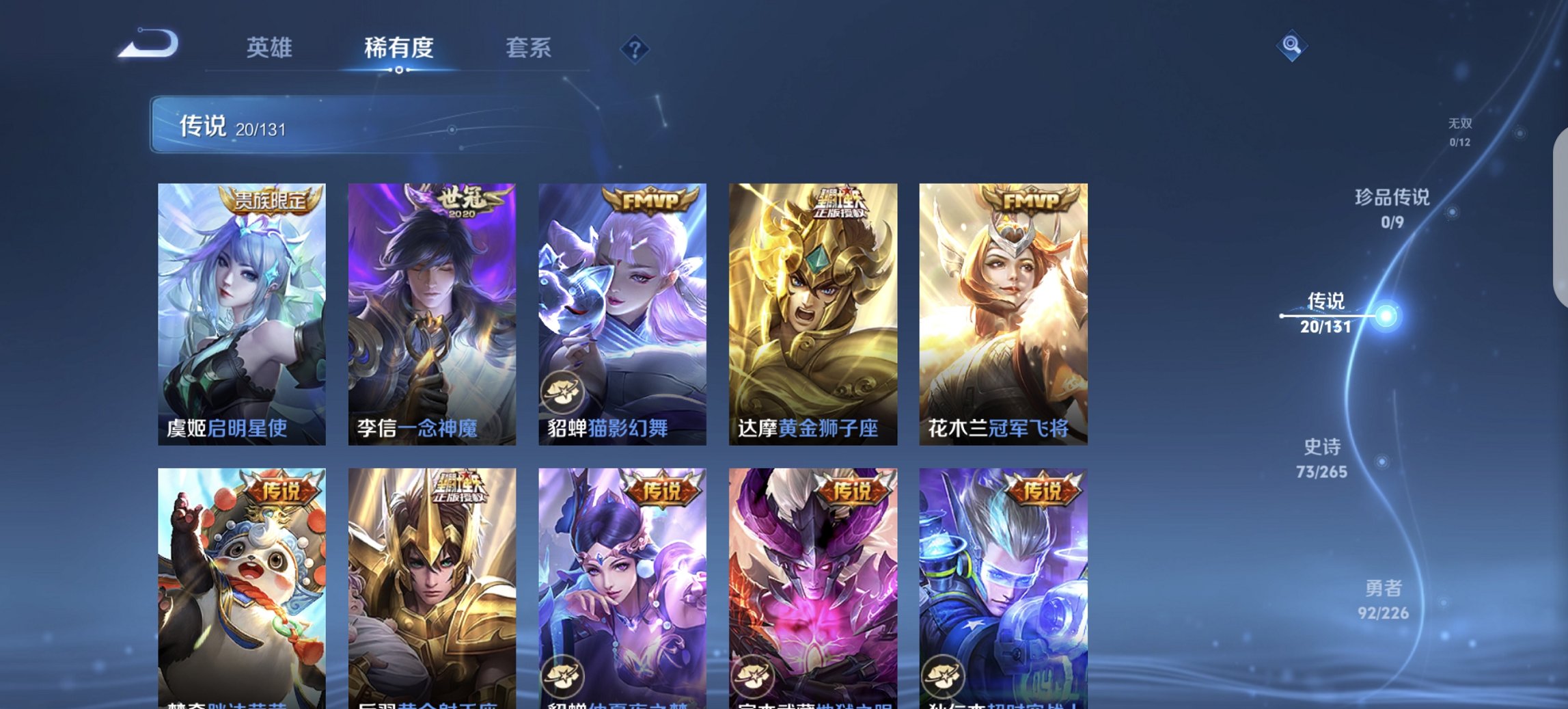The image size is (1568, 709).
Task: Select 无双 rarity on right sidebar
Action: pyautogui.click(x=1459, y=132)
